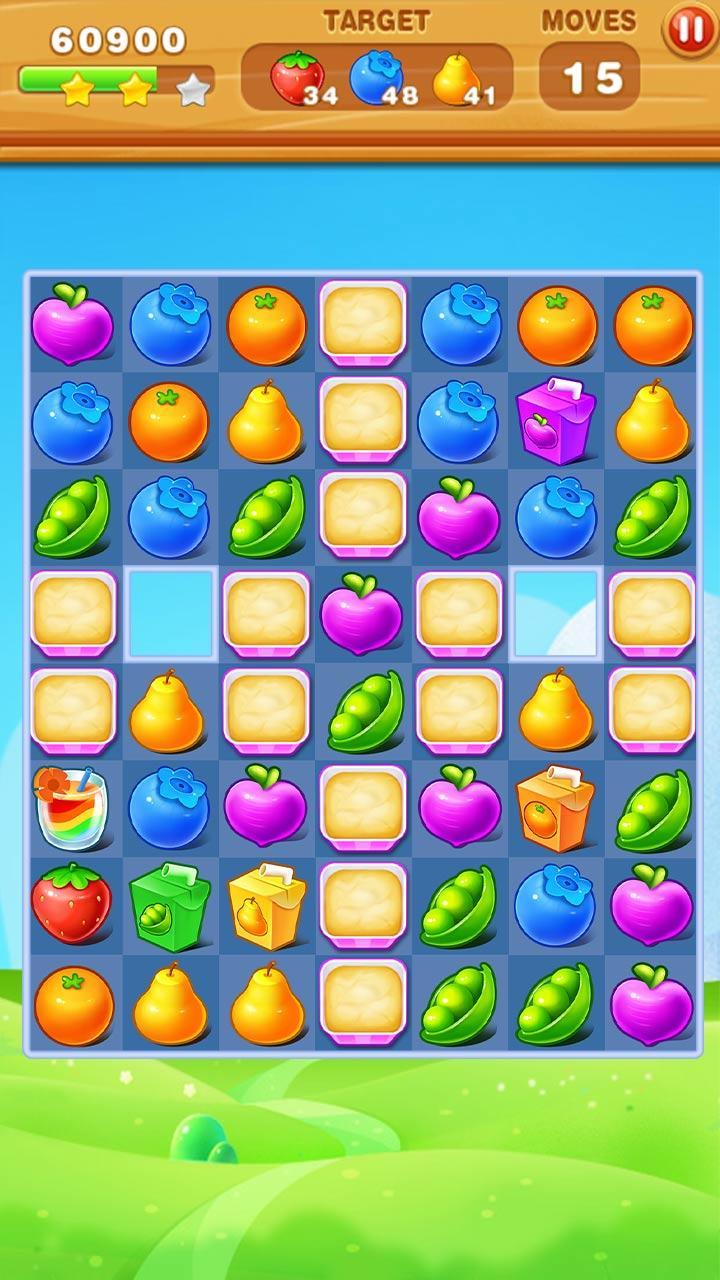Select the blueberry target icon

(375, 76)
